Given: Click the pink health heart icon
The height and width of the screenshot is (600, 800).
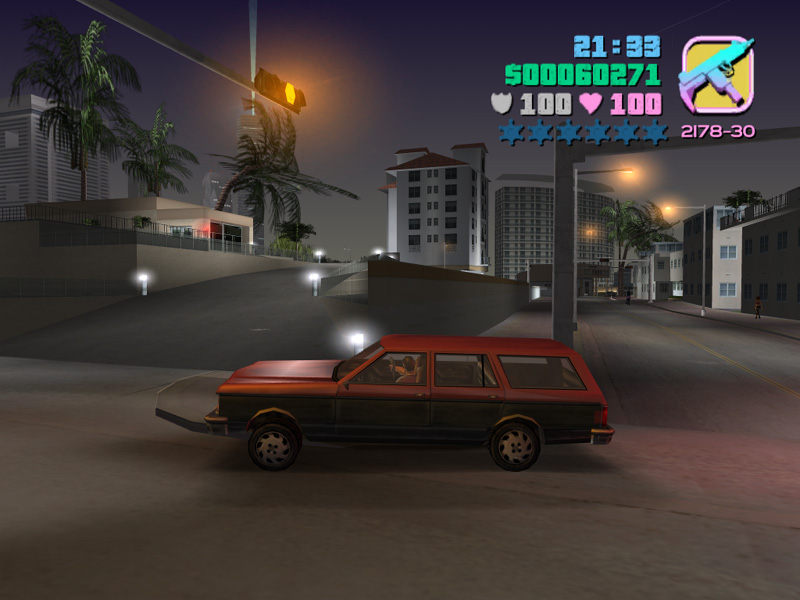Looking at the screenshot, I should point(591,103).
